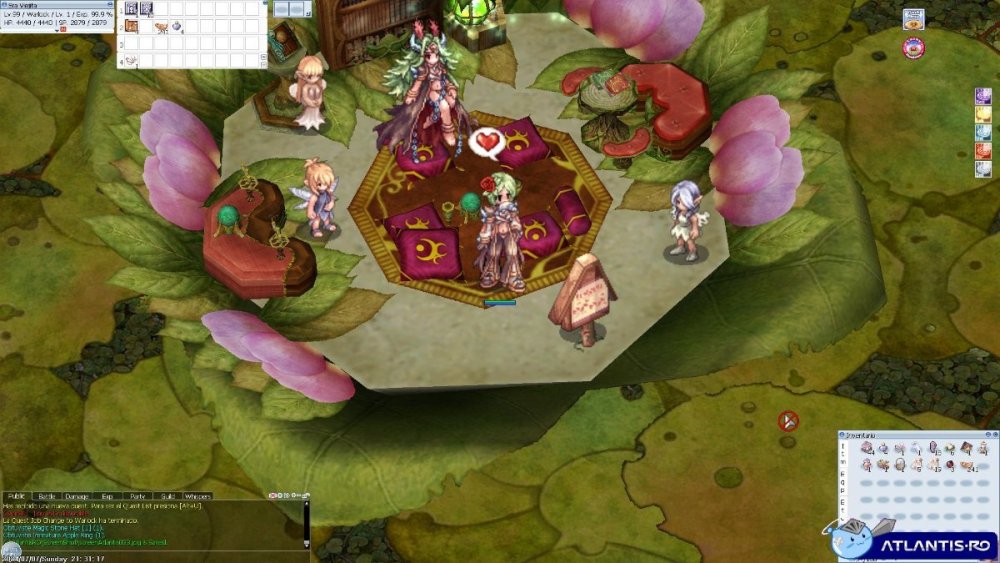
Task: Use the first skill in hotbar row 1
Action: pos(131,9)
